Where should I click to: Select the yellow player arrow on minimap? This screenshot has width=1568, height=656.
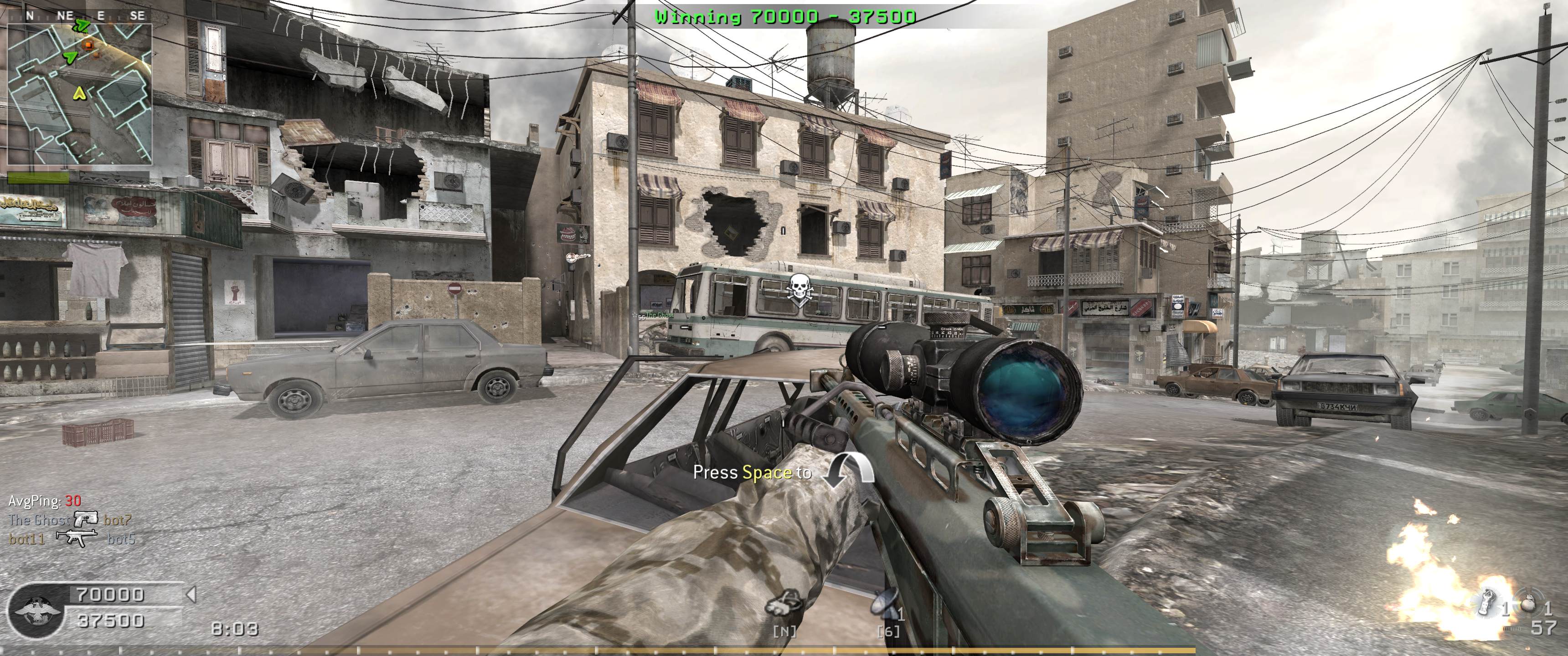[79, 93]
